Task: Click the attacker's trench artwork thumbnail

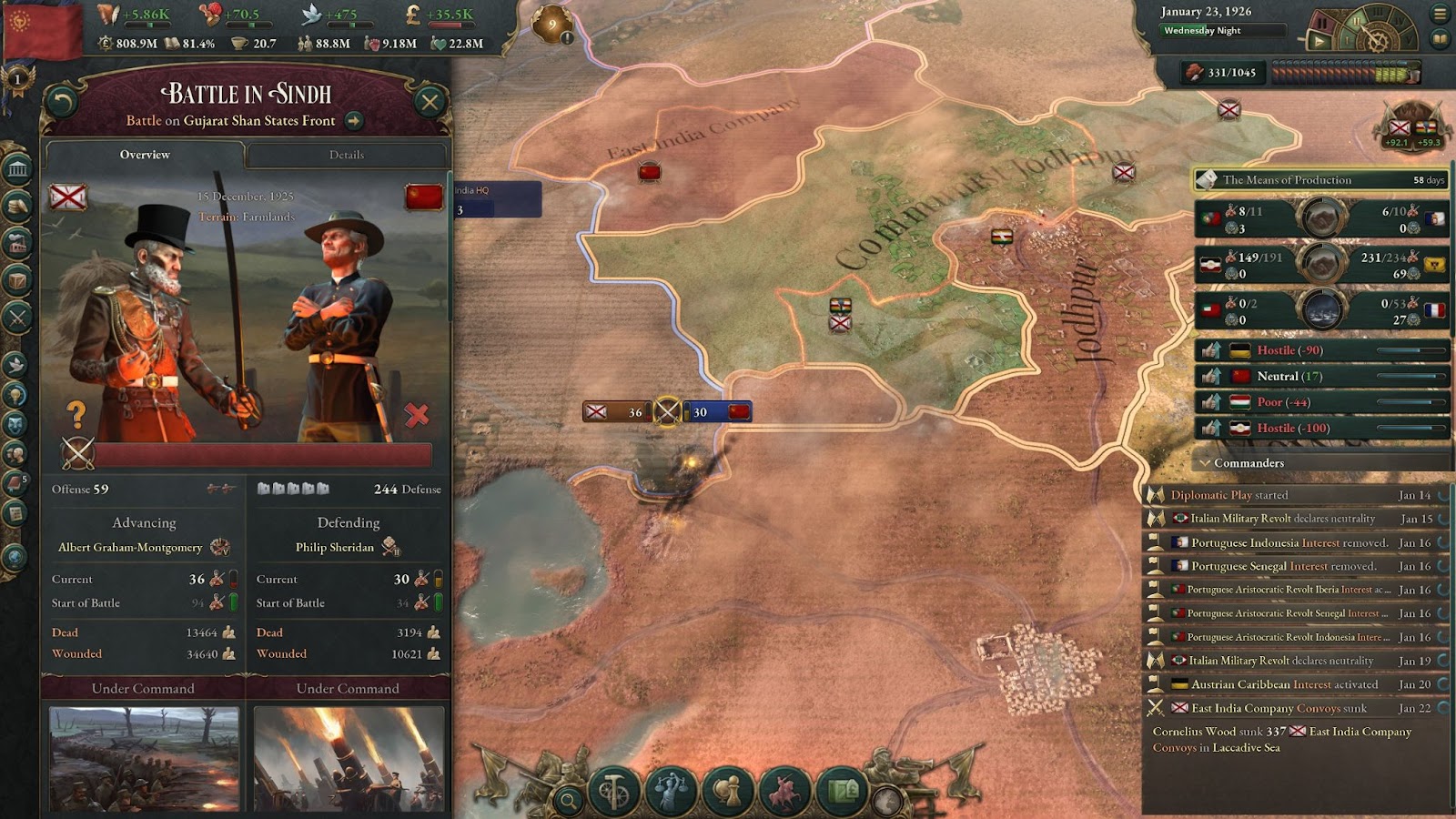Action: 144,759
